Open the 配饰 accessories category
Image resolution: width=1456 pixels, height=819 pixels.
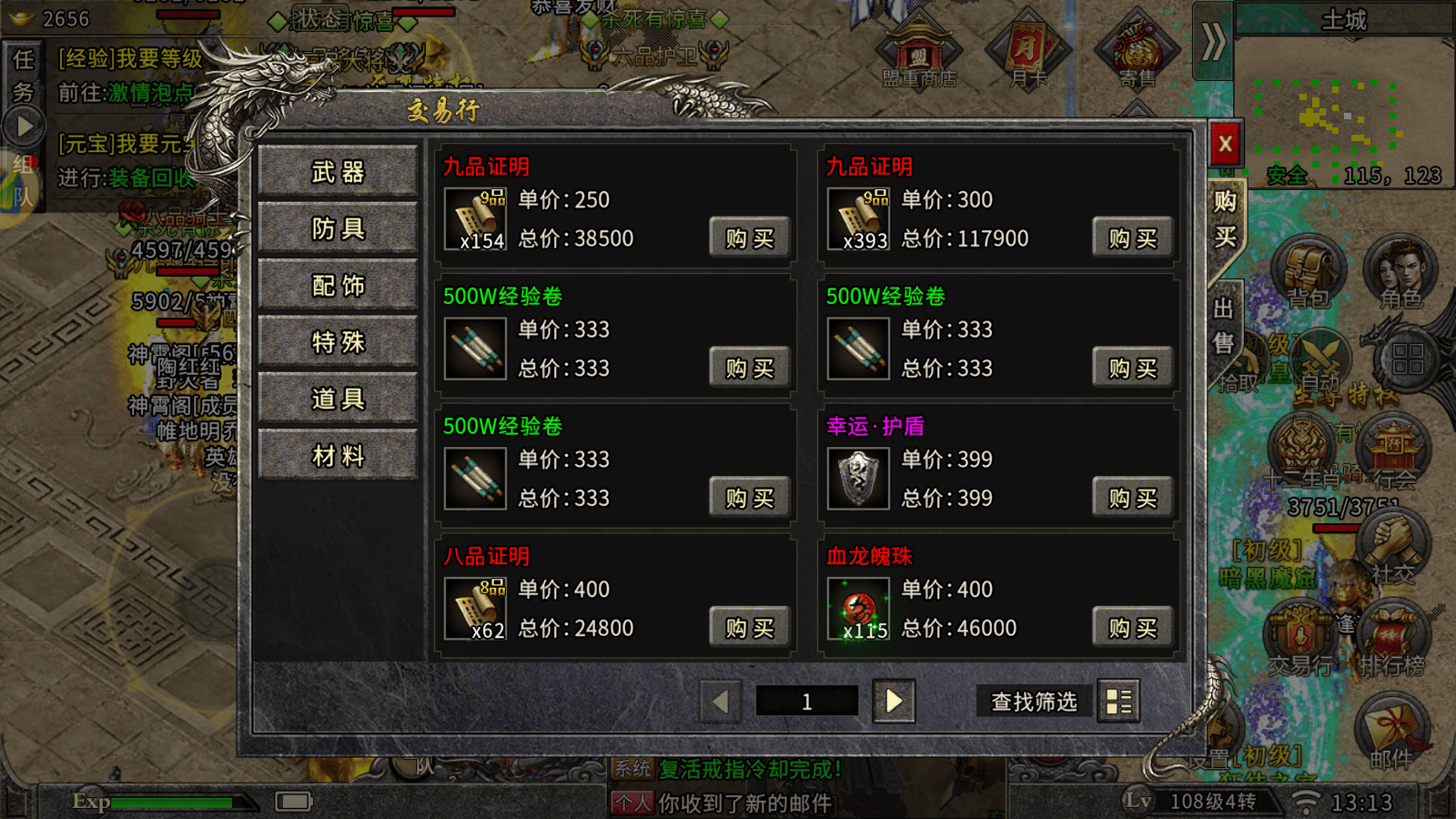click(x=339, y=286)
